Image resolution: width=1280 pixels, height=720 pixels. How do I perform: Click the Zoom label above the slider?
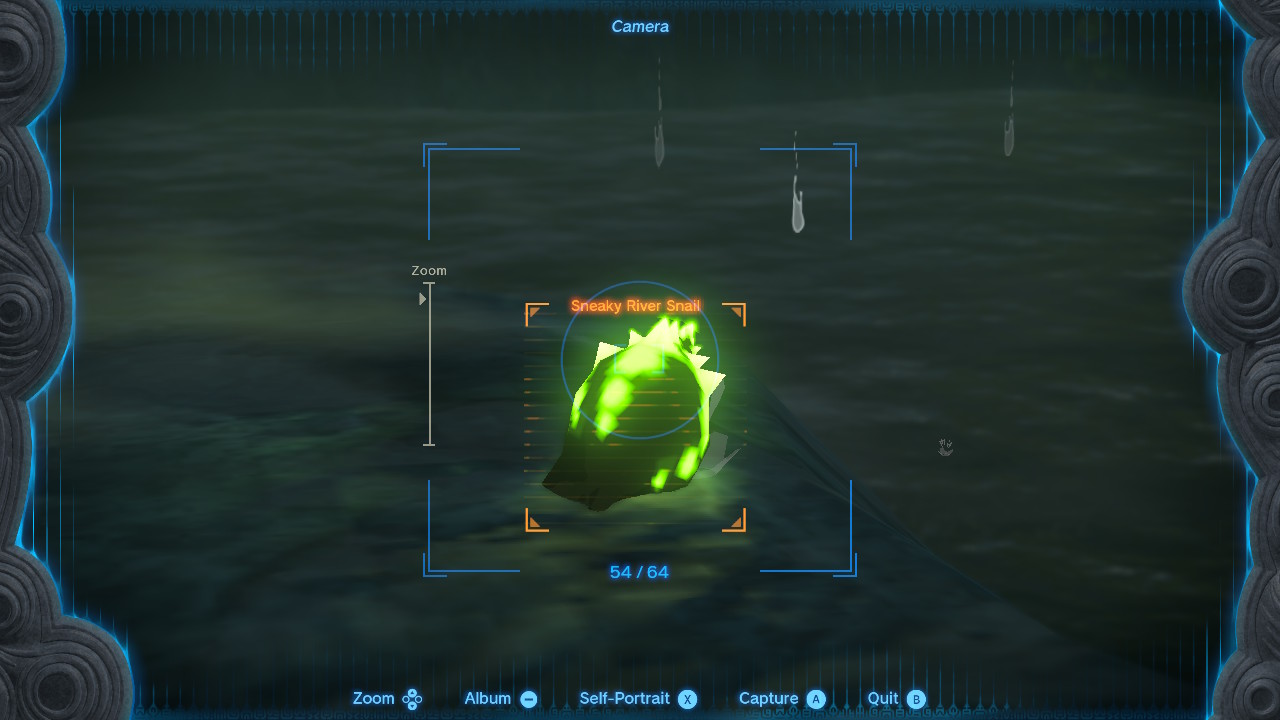coord(429,270)
